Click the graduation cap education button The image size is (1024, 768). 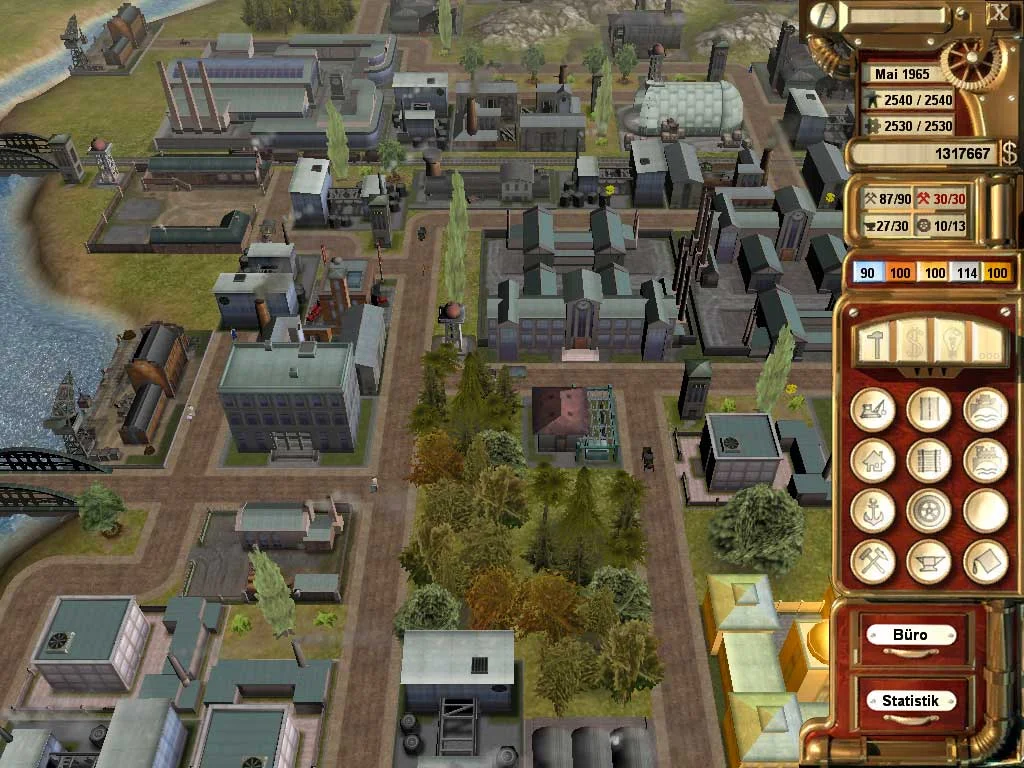[985, 561]
